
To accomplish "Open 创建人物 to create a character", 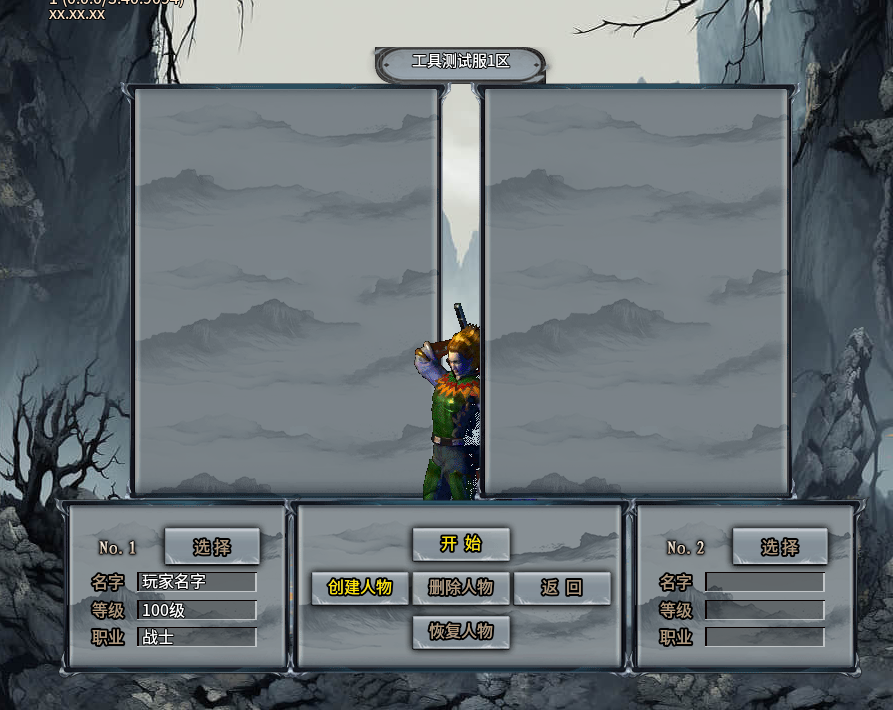I will 360,588.
